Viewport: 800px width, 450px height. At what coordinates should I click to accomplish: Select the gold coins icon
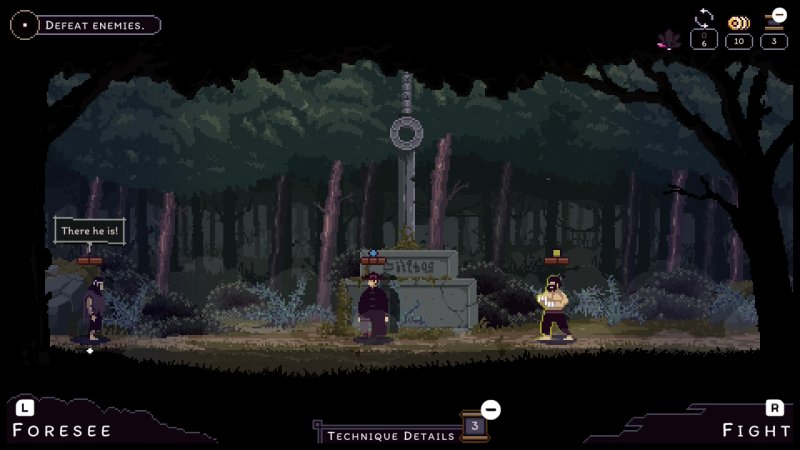[738, 23]
